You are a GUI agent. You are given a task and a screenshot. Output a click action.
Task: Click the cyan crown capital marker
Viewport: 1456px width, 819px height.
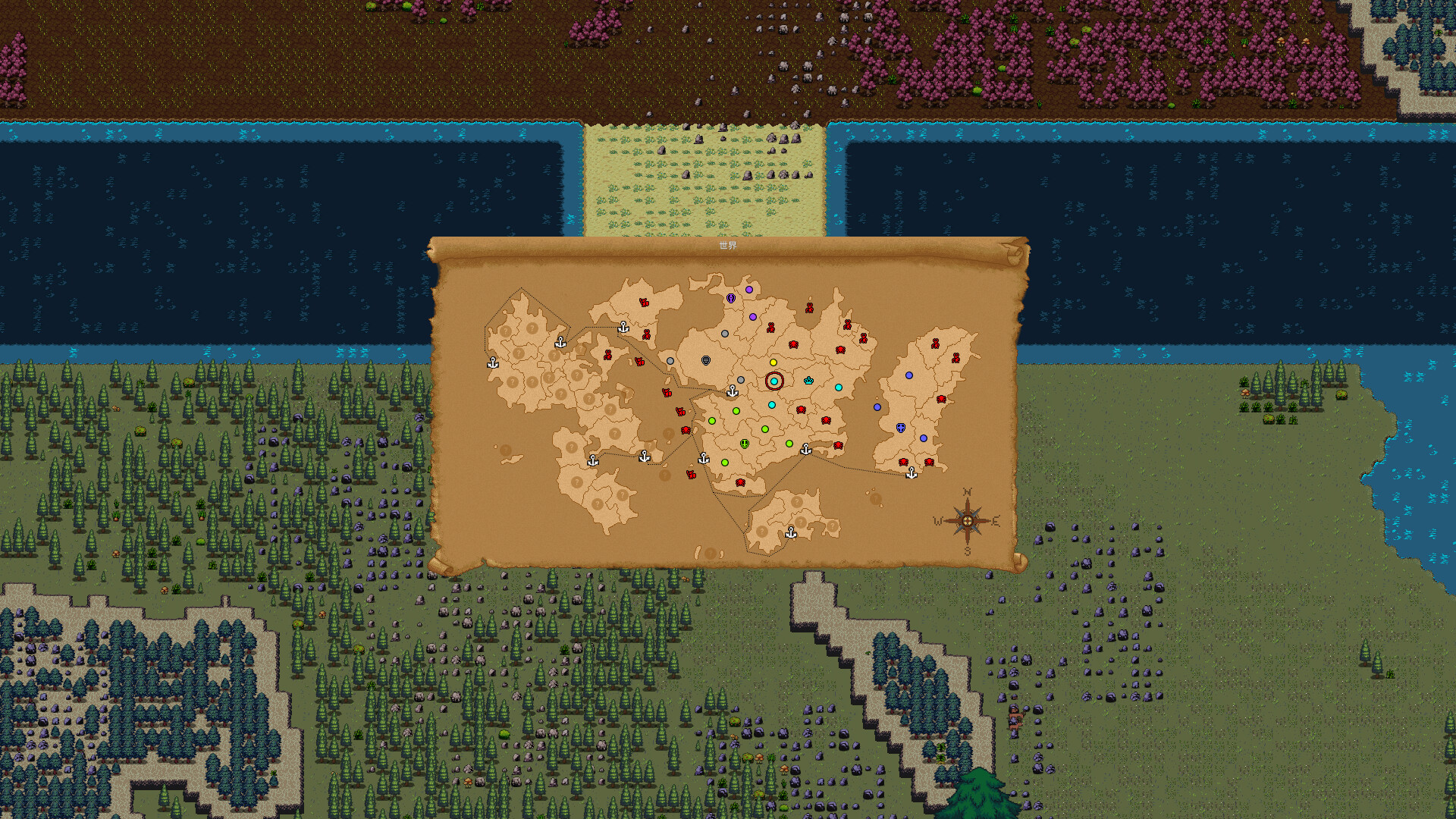coord(808,381)
